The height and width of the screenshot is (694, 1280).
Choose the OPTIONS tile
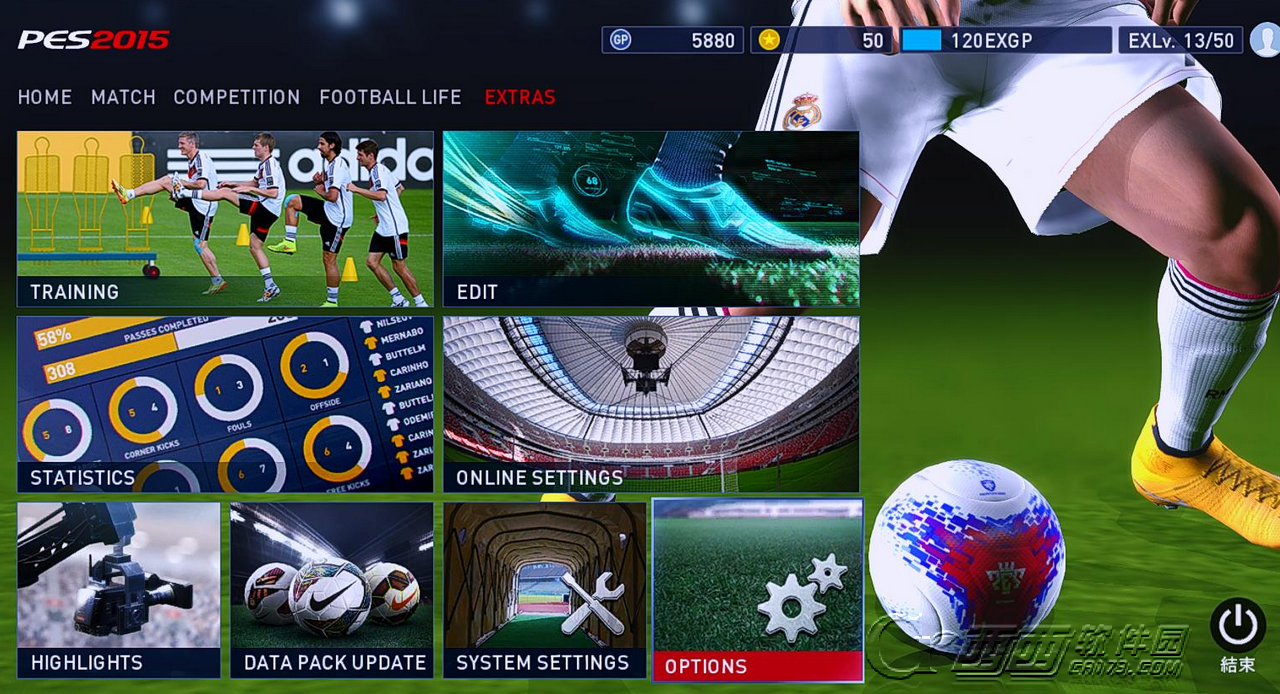758,590
